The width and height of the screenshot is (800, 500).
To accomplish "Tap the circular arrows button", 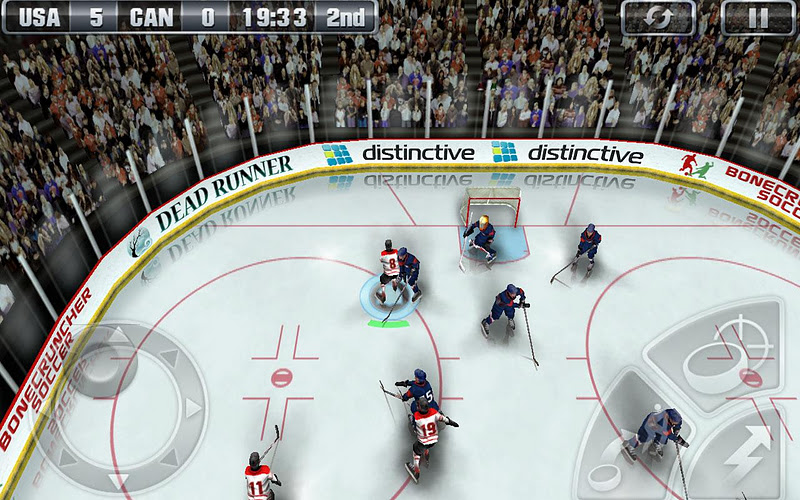I will click(x=658, y=17).
